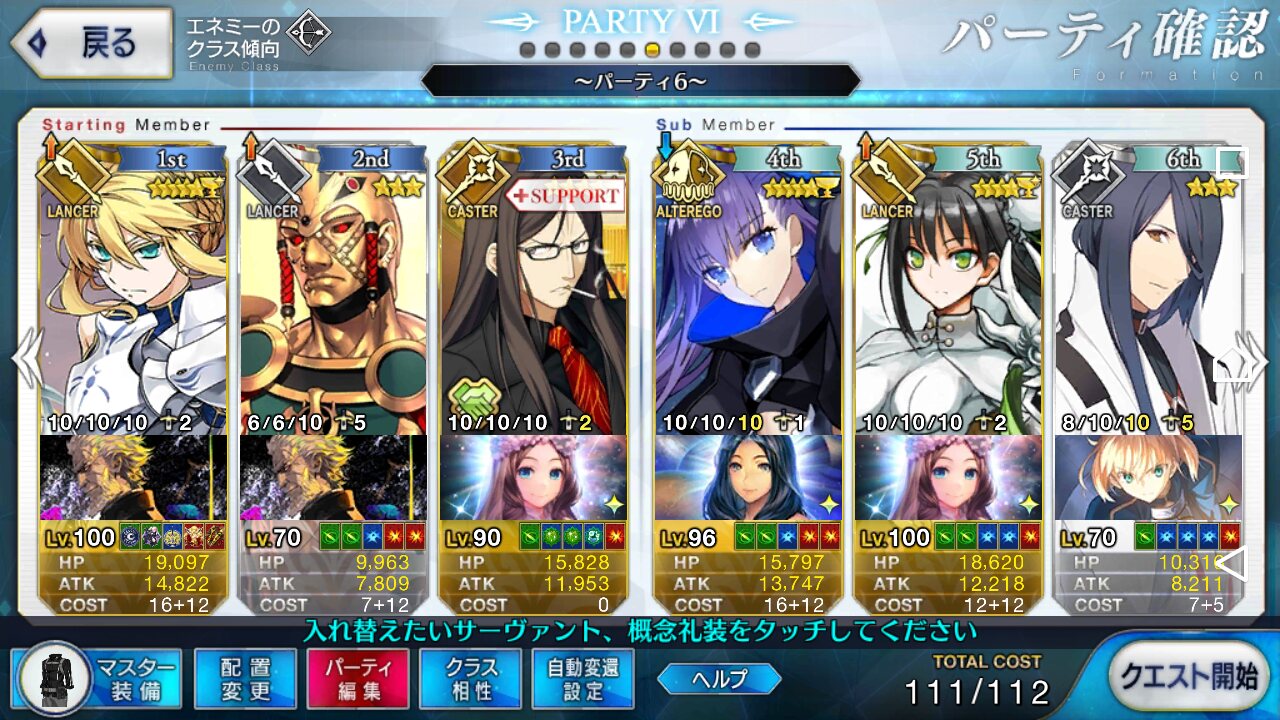Go back with the 戻る button
This screenshot has height=720, width=1280.
(x=90, y=43)
